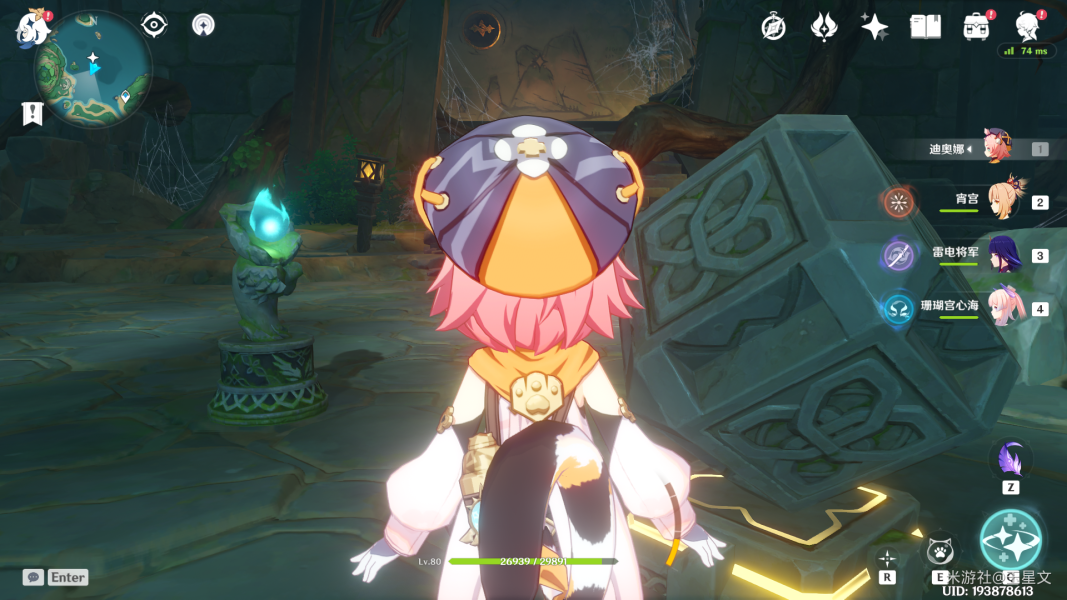Image resolution: width=1067 pixels, height=600 pixels.
Task: Open the four-pointed star wish icon
Action: (874, 27)
